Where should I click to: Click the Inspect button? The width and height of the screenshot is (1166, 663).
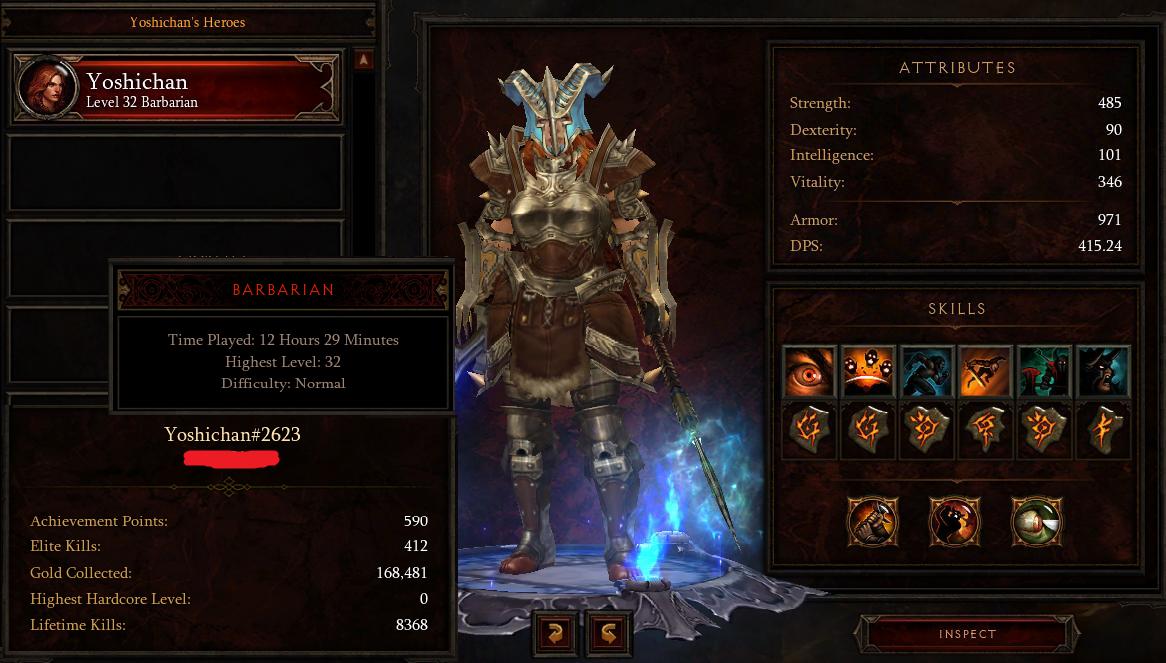tap(967, 634)
